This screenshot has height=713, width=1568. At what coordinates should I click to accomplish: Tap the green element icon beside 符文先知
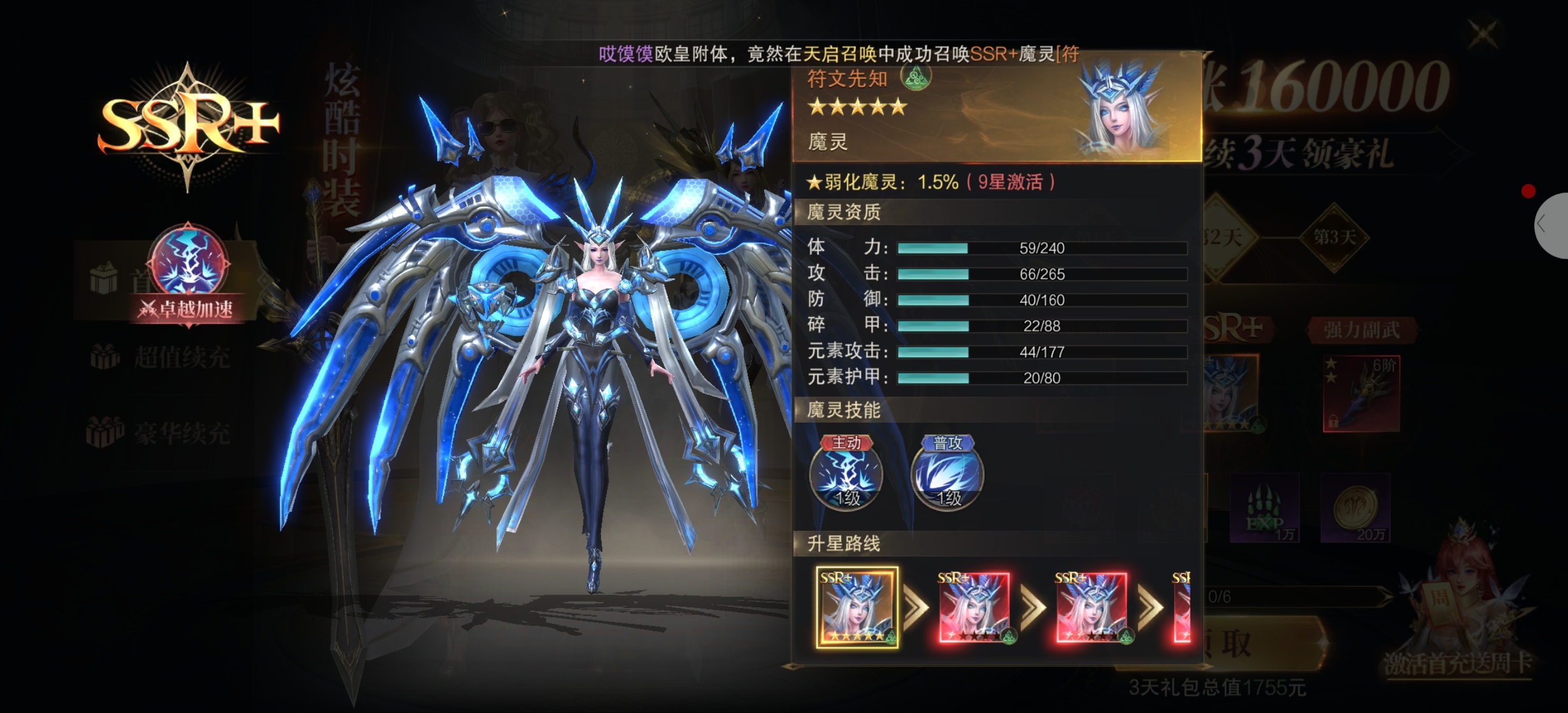click(x=915, y=77)
